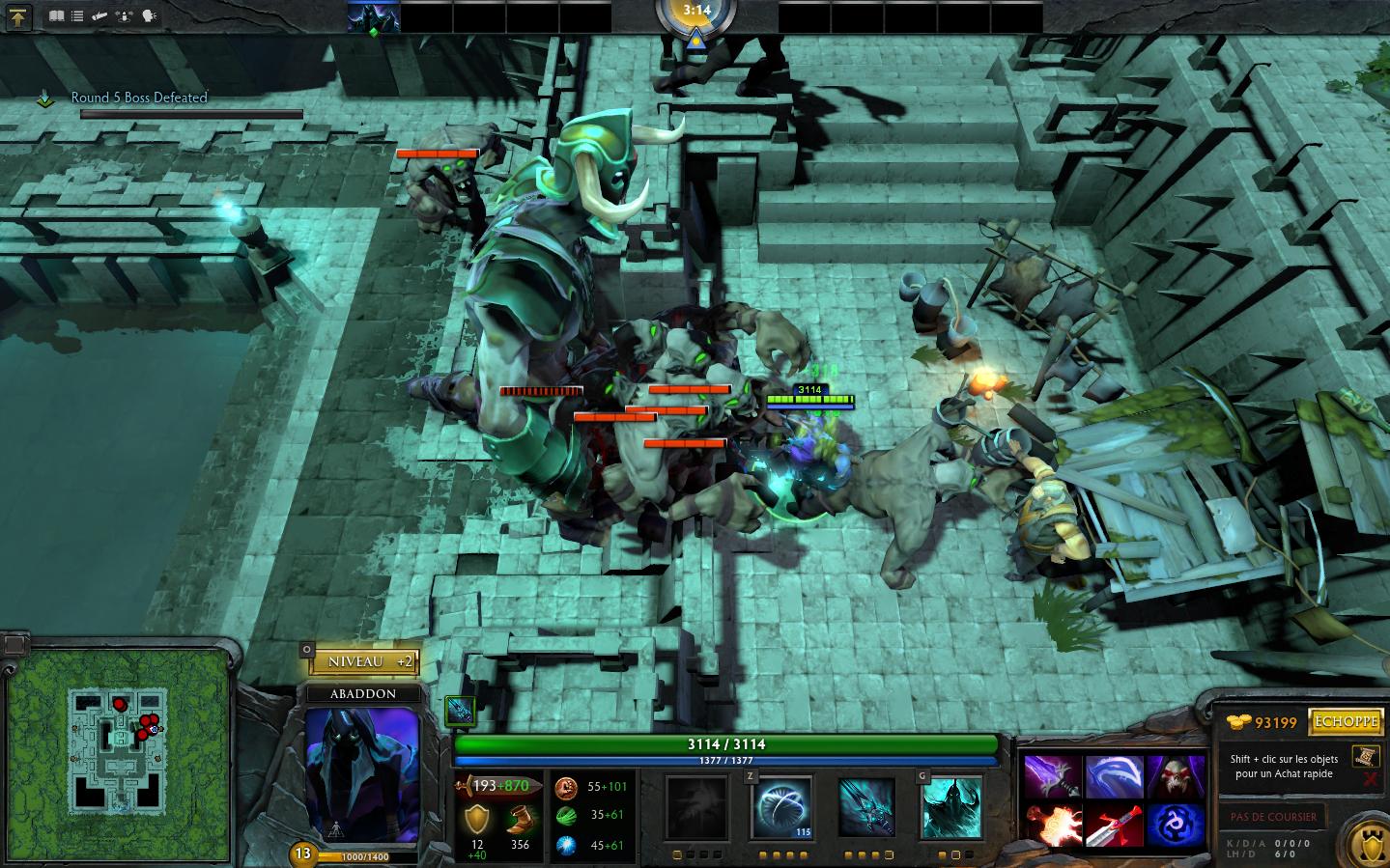
Task: Open the book-shaped library icon
Action: coord(57,16)
